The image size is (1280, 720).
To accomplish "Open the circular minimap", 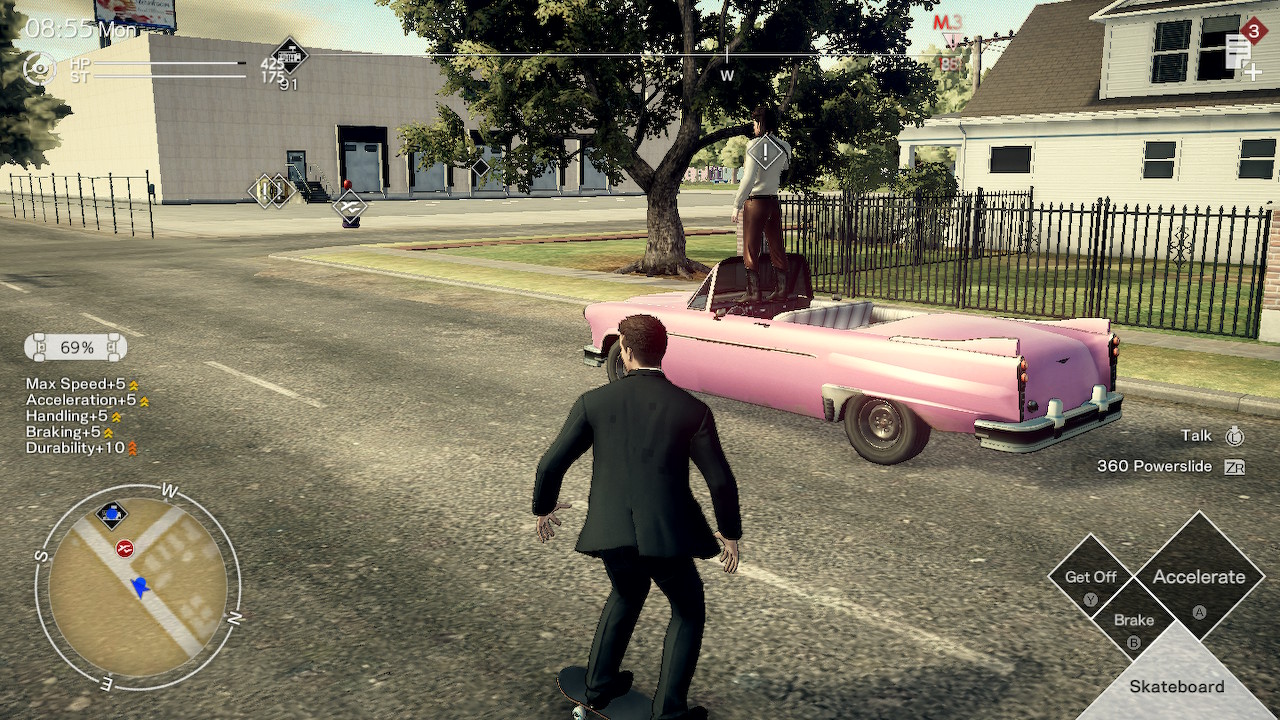I will tap(137, 586).
